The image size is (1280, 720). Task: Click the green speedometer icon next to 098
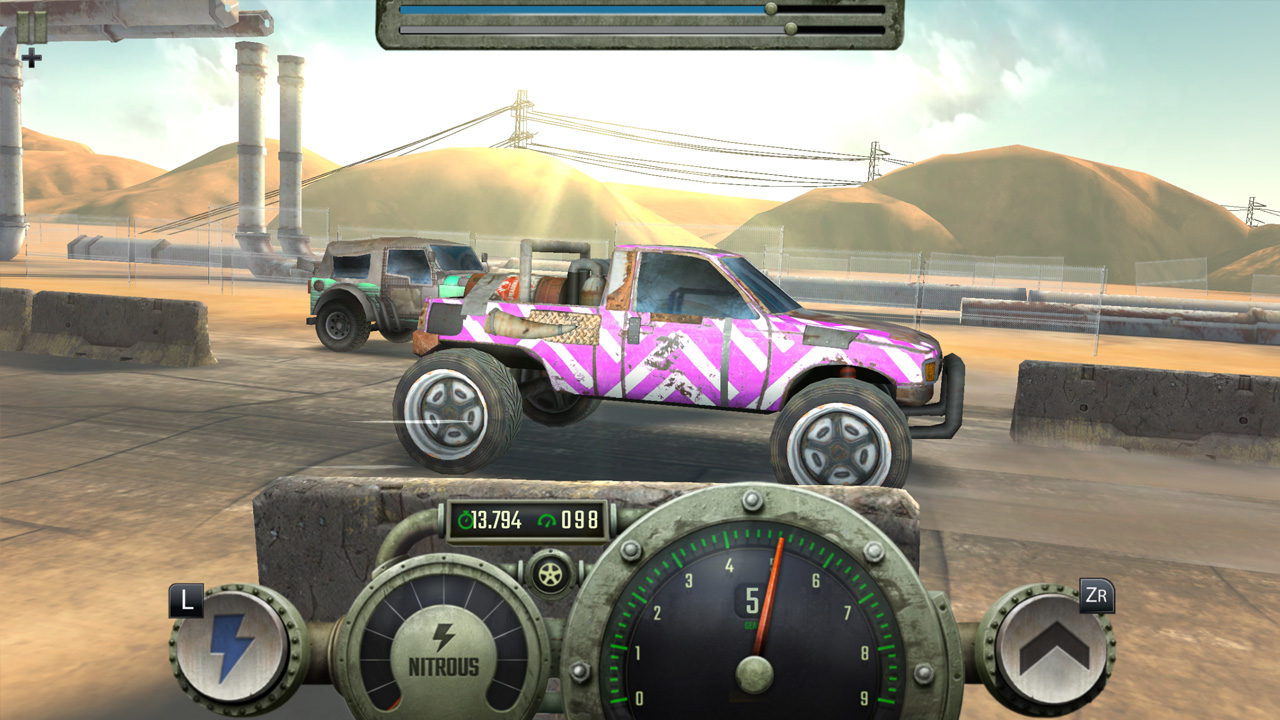tap(549, 518)
